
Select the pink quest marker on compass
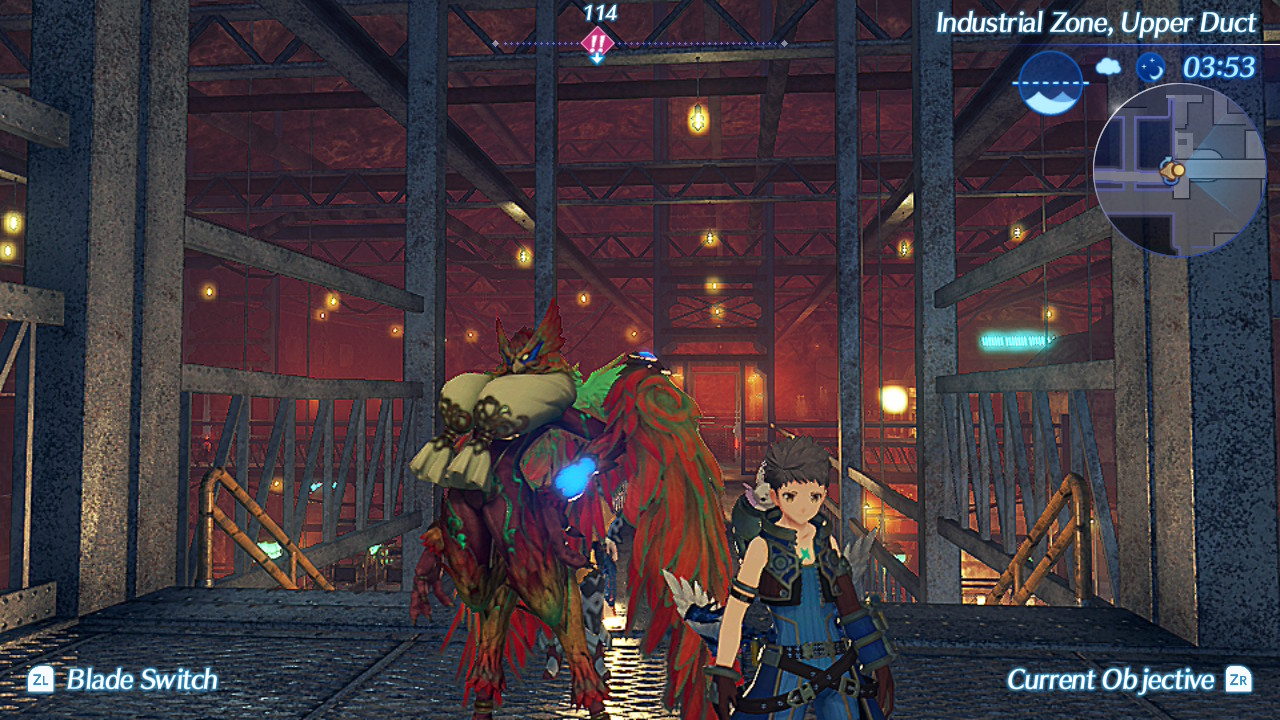[597, 44]
